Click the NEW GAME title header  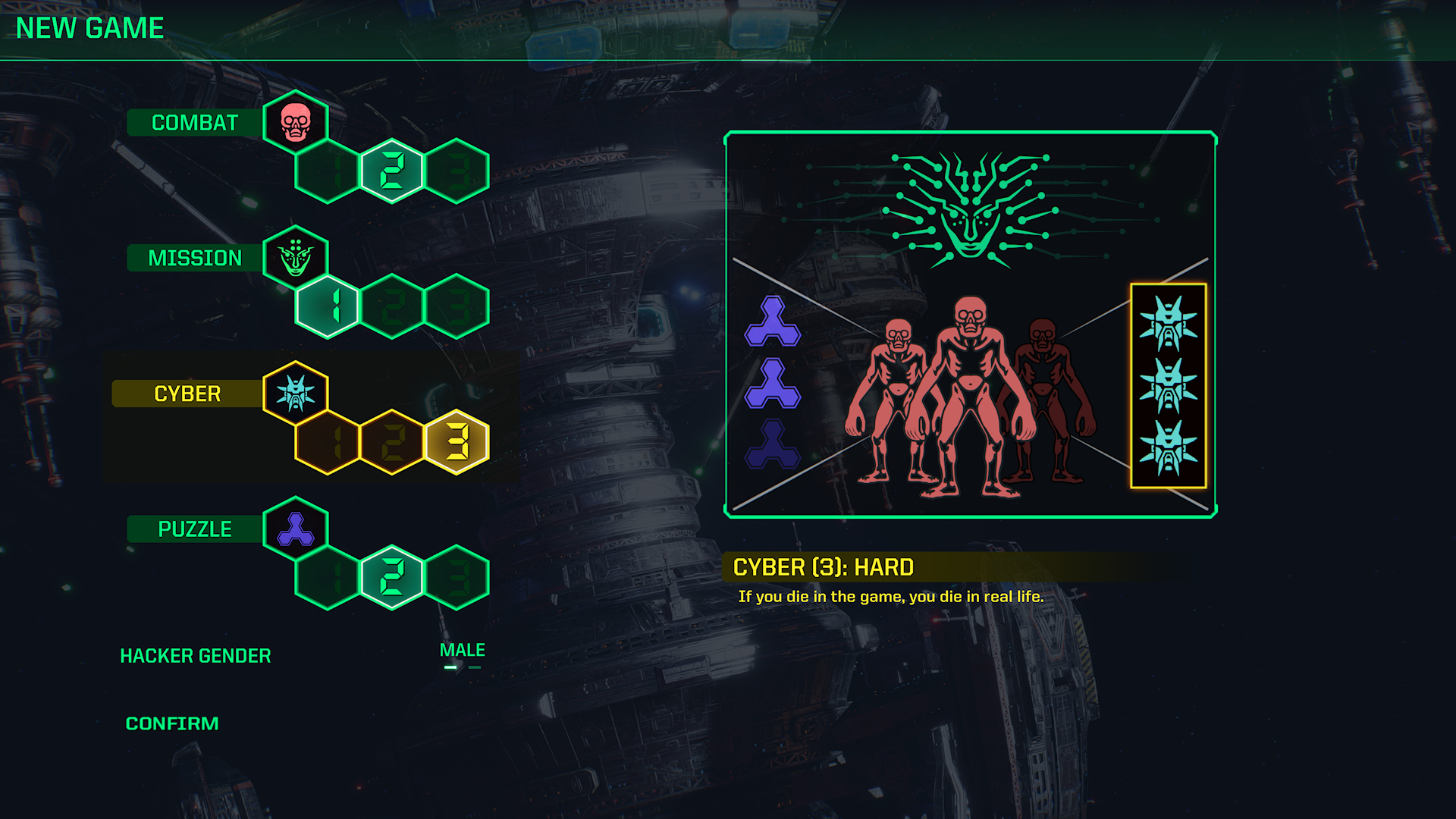coord(89,28)
